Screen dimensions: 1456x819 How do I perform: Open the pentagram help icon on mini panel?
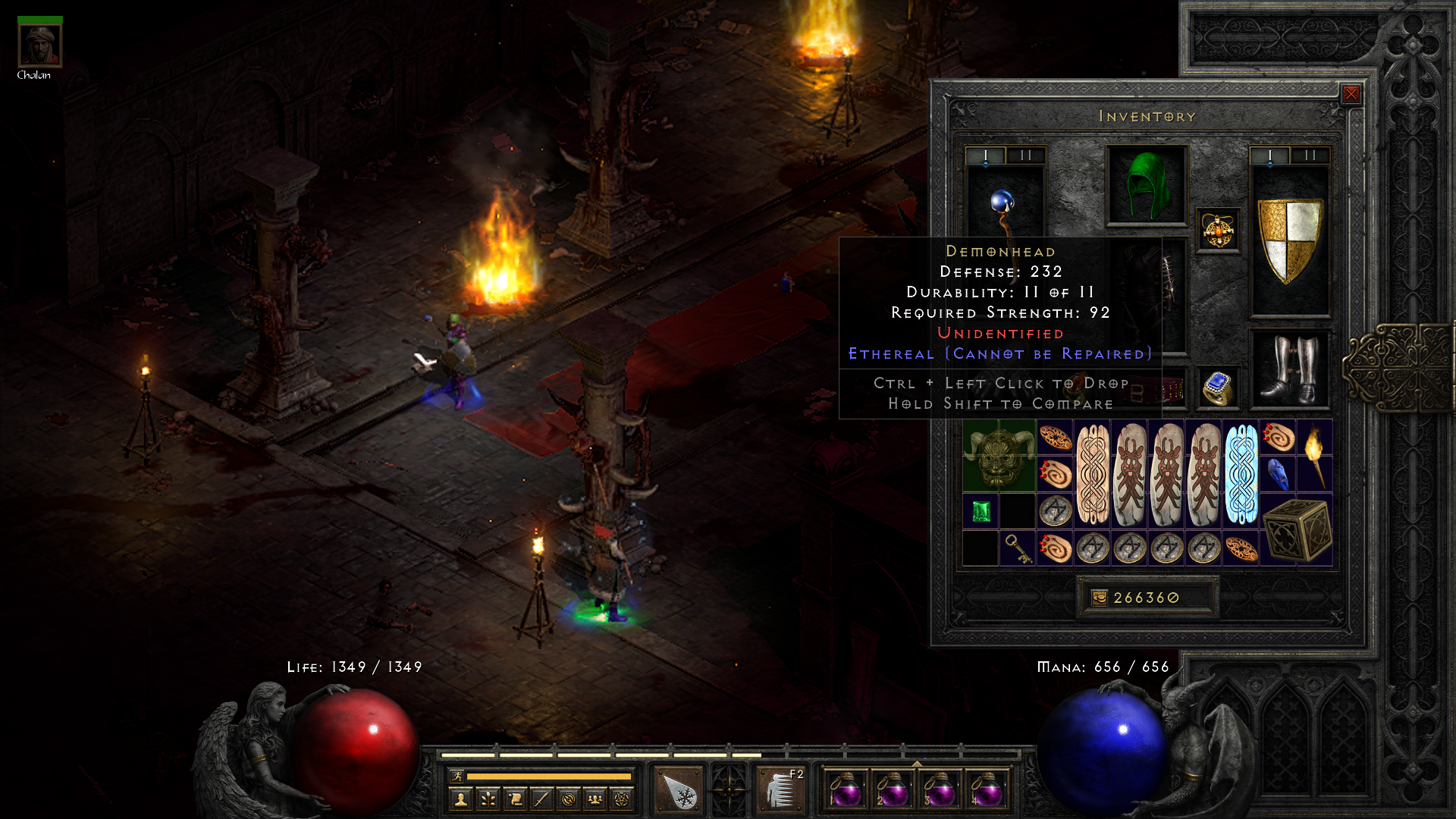click(622, 799)
